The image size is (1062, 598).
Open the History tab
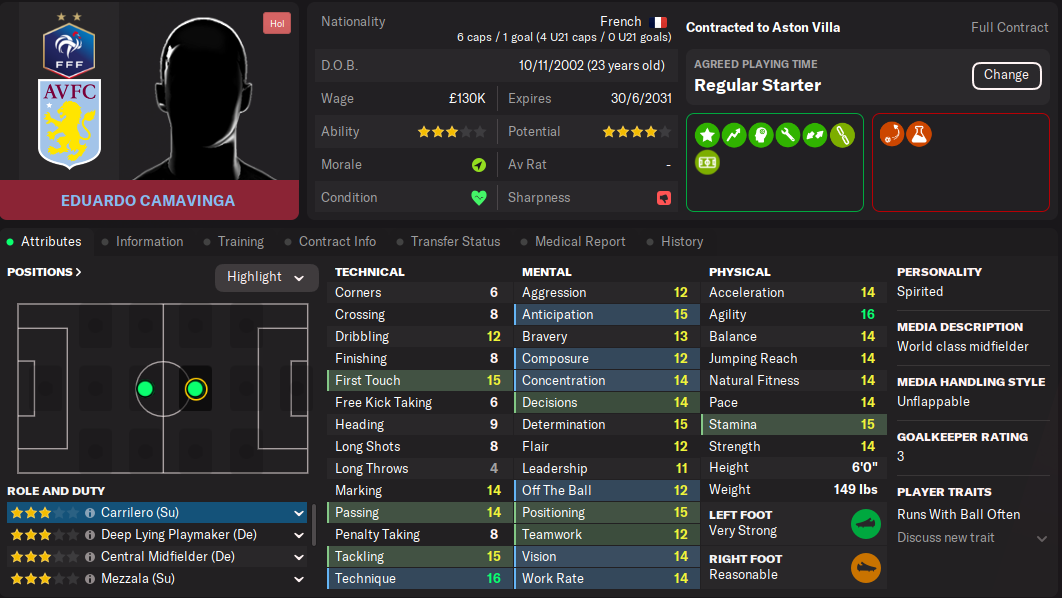pyautogui.click(x=681, y=241)
